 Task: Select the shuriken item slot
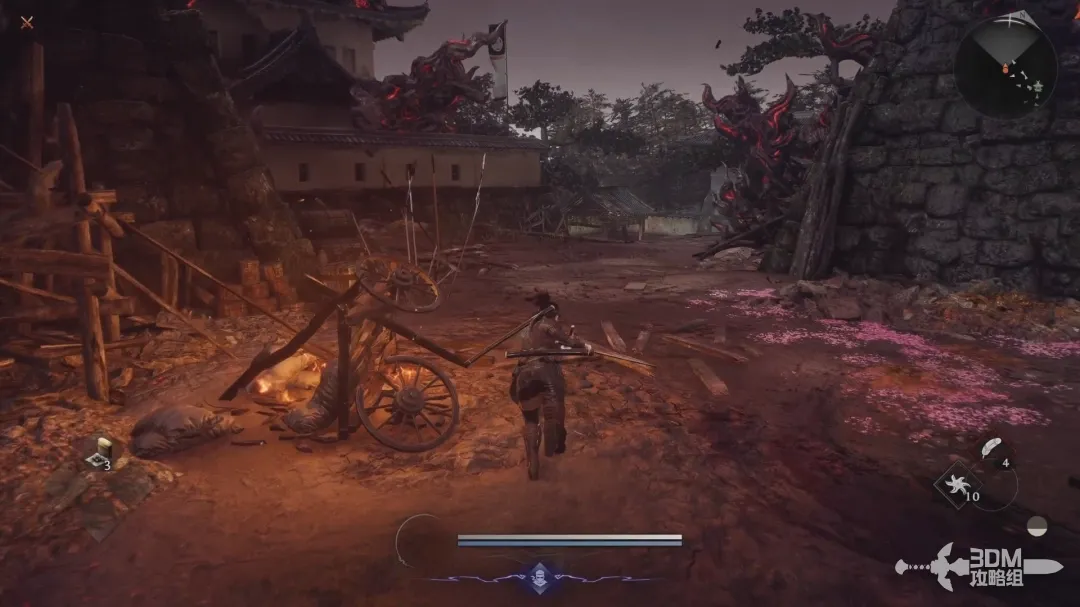click(954, 487)
